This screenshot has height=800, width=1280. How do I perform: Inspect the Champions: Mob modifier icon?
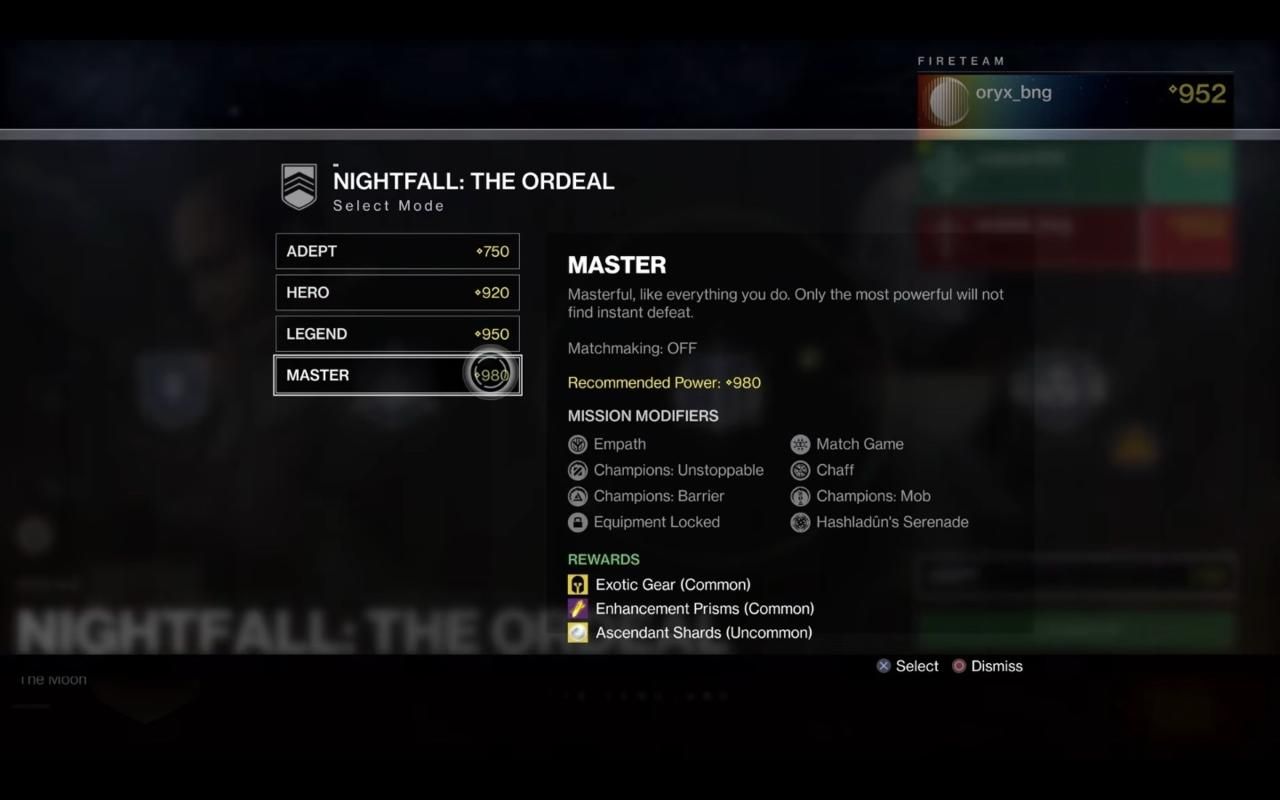pyautogui.click(x=800, y=496)
